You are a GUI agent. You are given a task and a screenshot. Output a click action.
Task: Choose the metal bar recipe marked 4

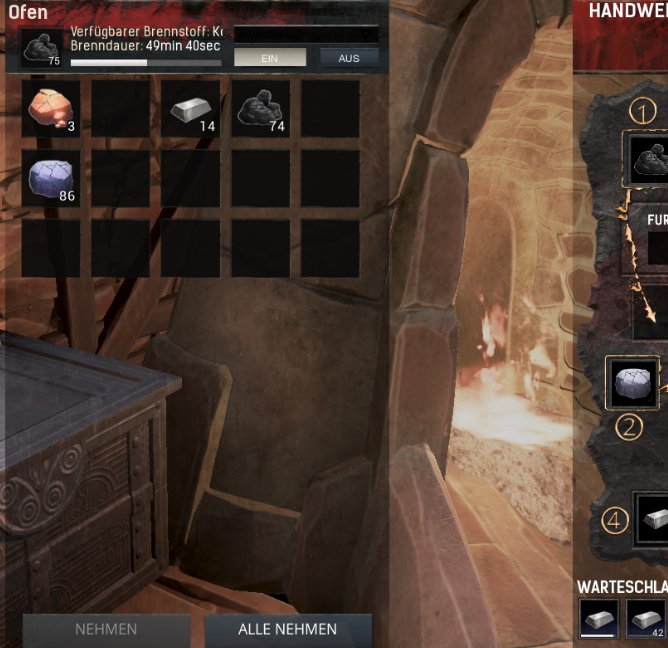point(651,519)
